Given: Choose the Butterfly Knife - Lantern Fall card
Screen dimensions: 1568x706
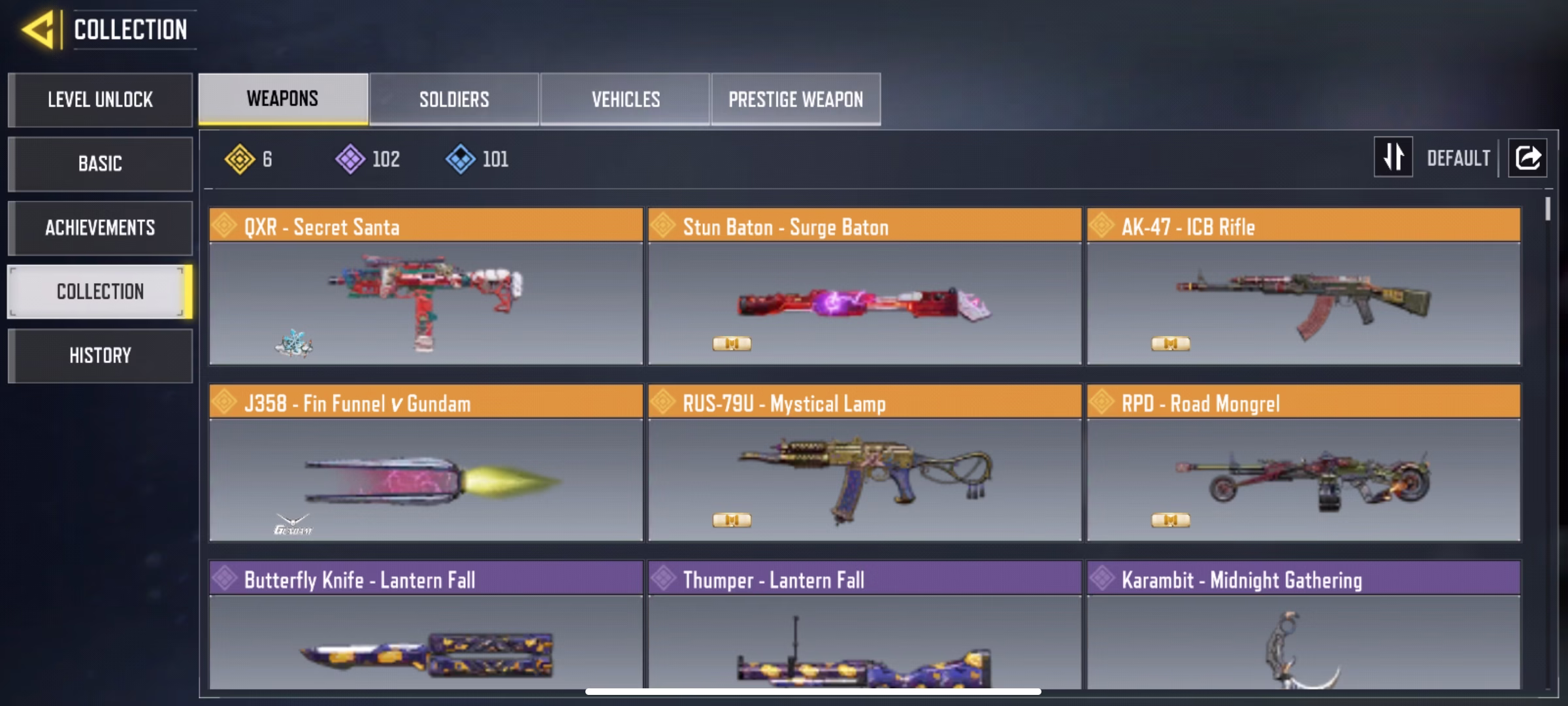Looking at the screenshot, I should 426,628.
